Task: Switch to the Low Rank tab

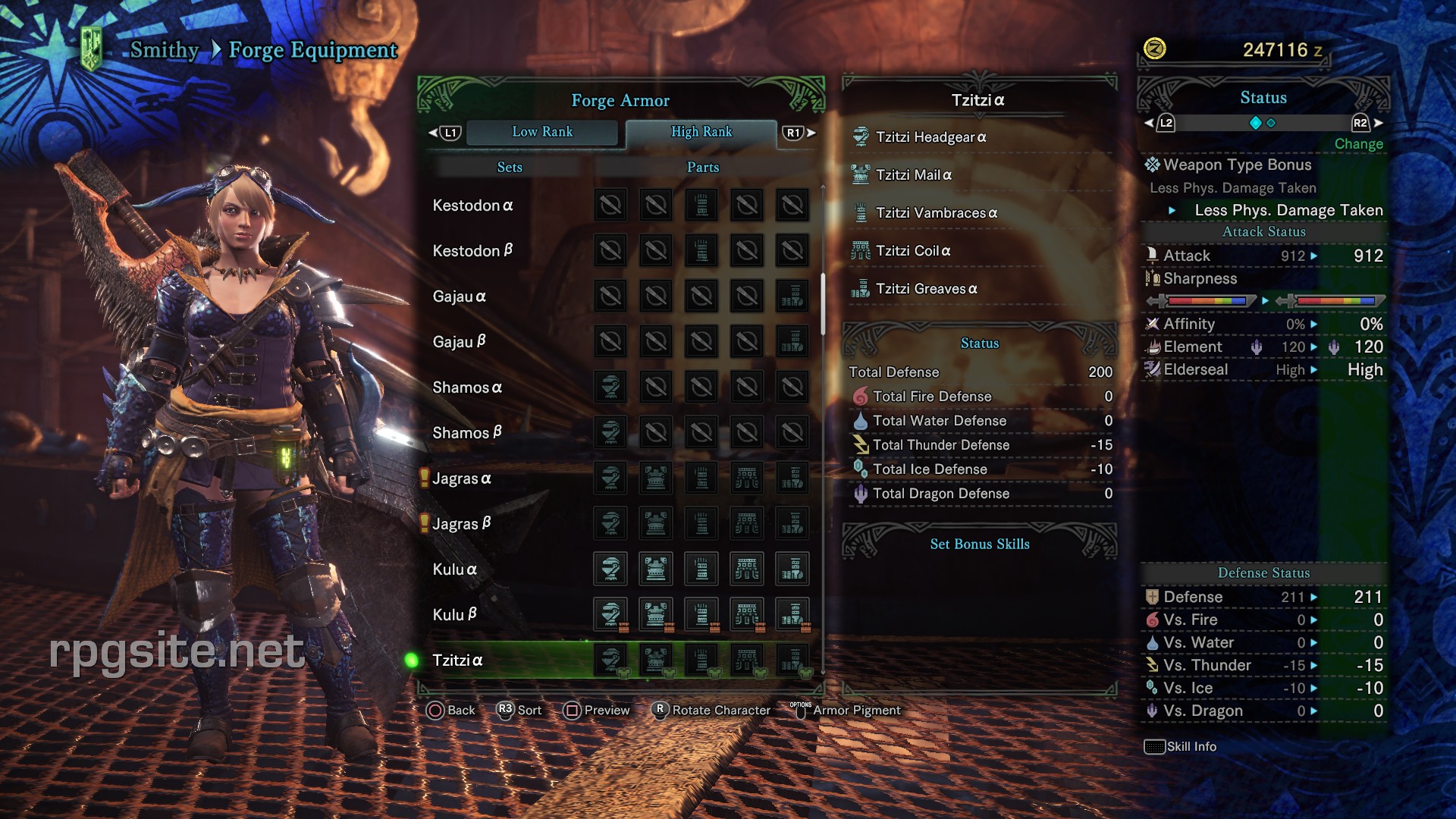Action: tap(543, 132)
